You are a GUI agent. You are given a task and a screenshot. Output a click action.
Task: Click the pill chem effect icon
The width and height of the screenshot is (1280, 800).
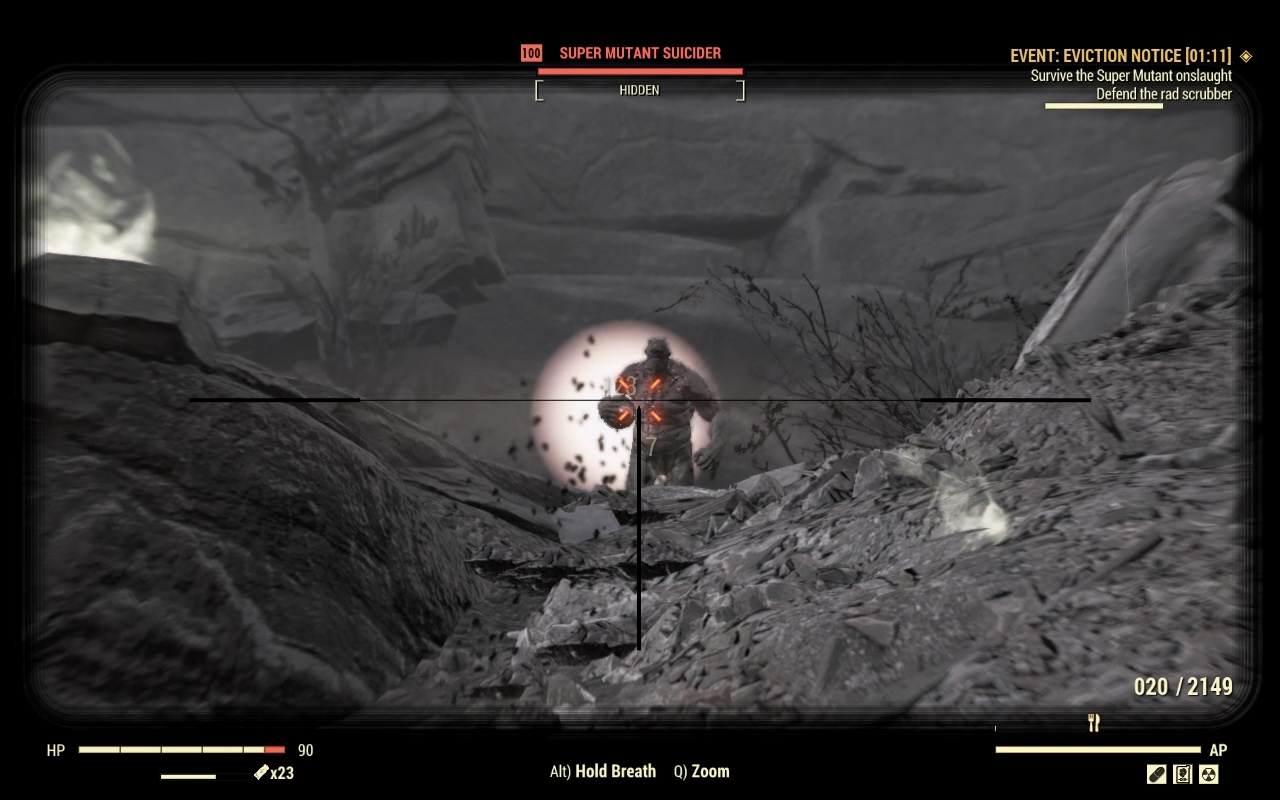click(1157, 774)
